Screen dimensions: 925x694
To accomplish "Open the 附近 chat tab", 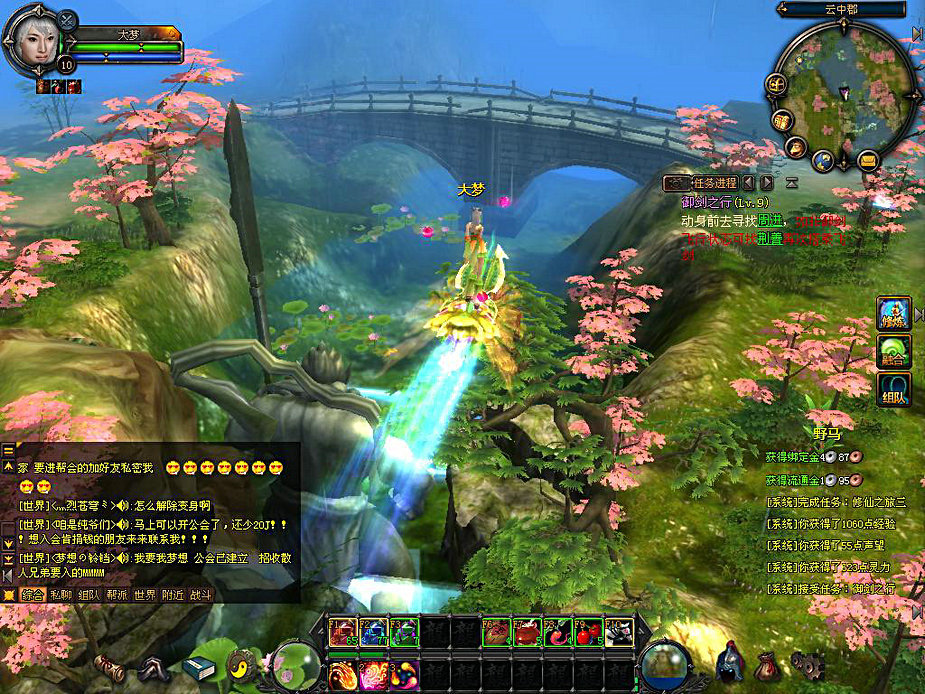I will (172, 595).
